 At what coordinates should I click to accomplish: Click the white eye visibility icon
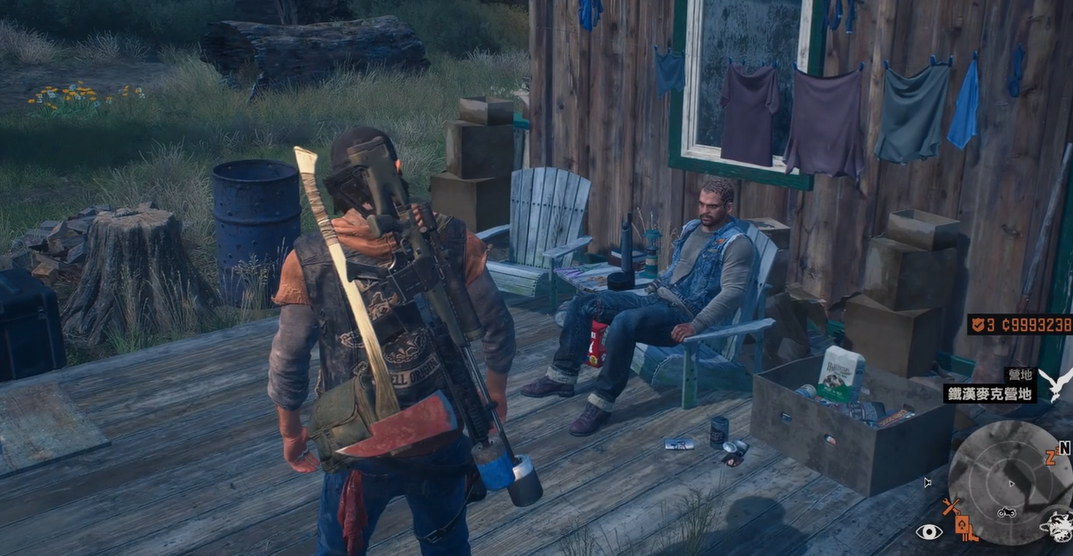coord(928,532)
